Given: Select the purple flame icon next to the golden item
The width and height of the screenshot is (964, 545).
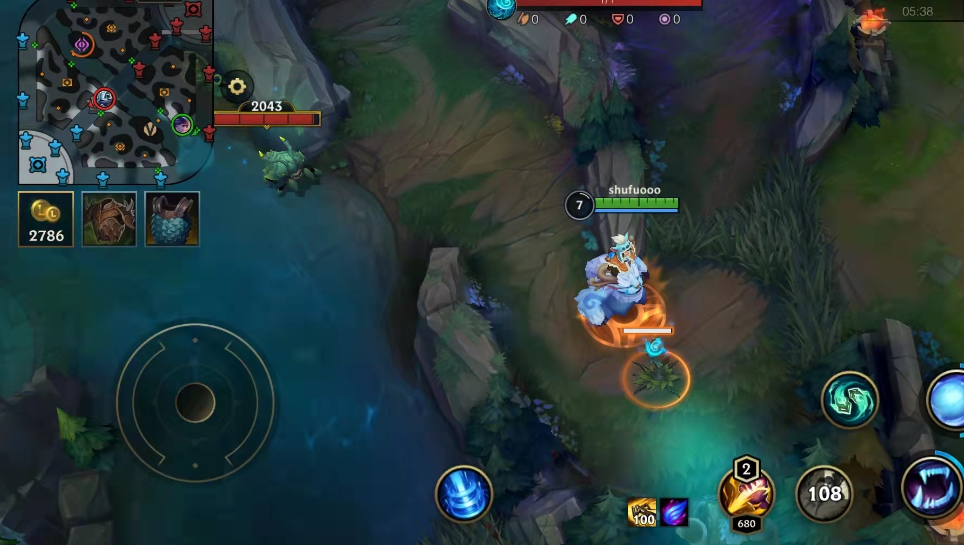Looking at the screenshot, I should tap(674, 512).
